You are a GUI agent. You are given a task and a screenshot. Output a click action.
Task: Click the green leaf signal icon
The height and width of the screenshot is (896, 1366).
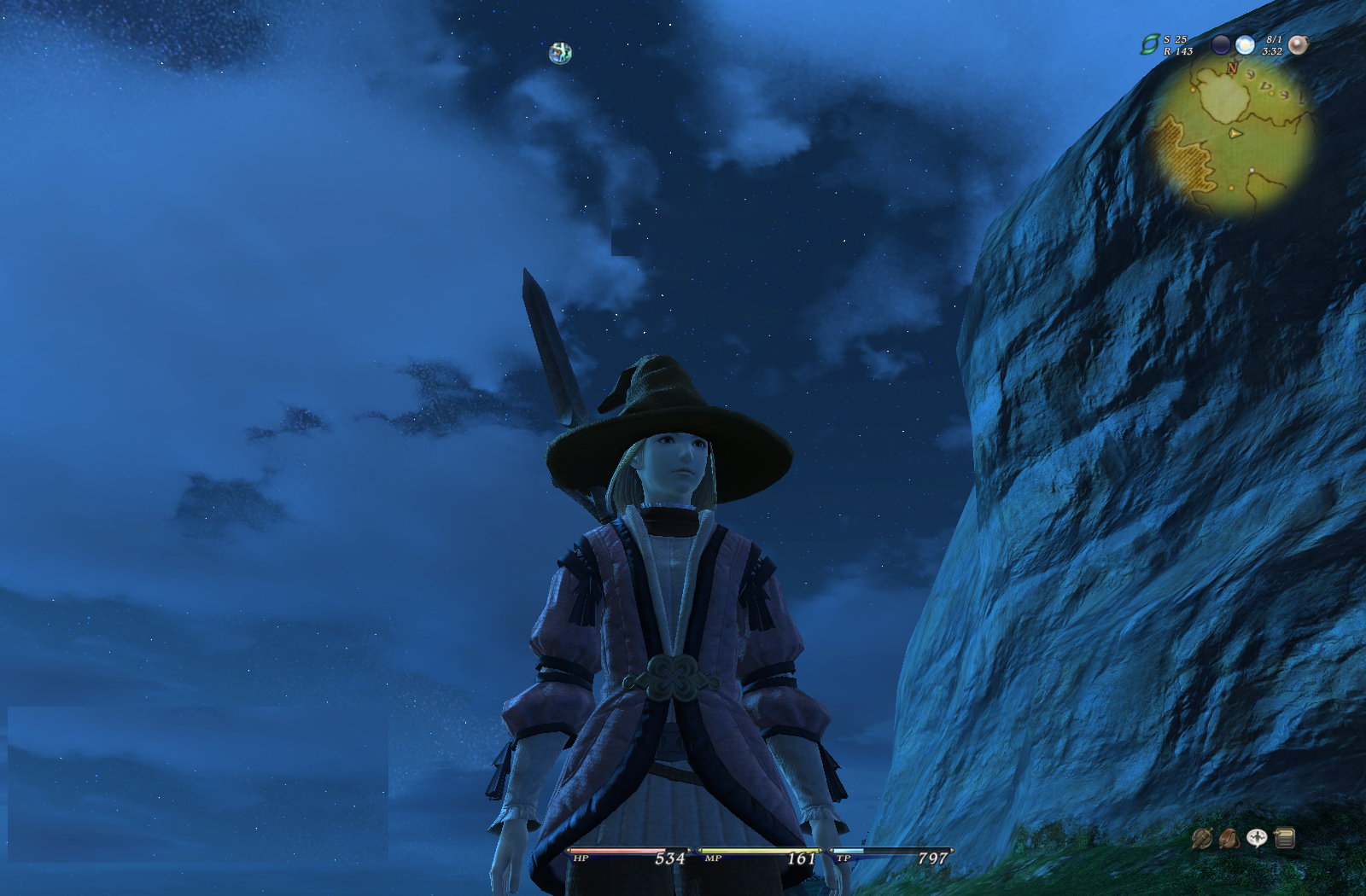(x=1150, y=44)
